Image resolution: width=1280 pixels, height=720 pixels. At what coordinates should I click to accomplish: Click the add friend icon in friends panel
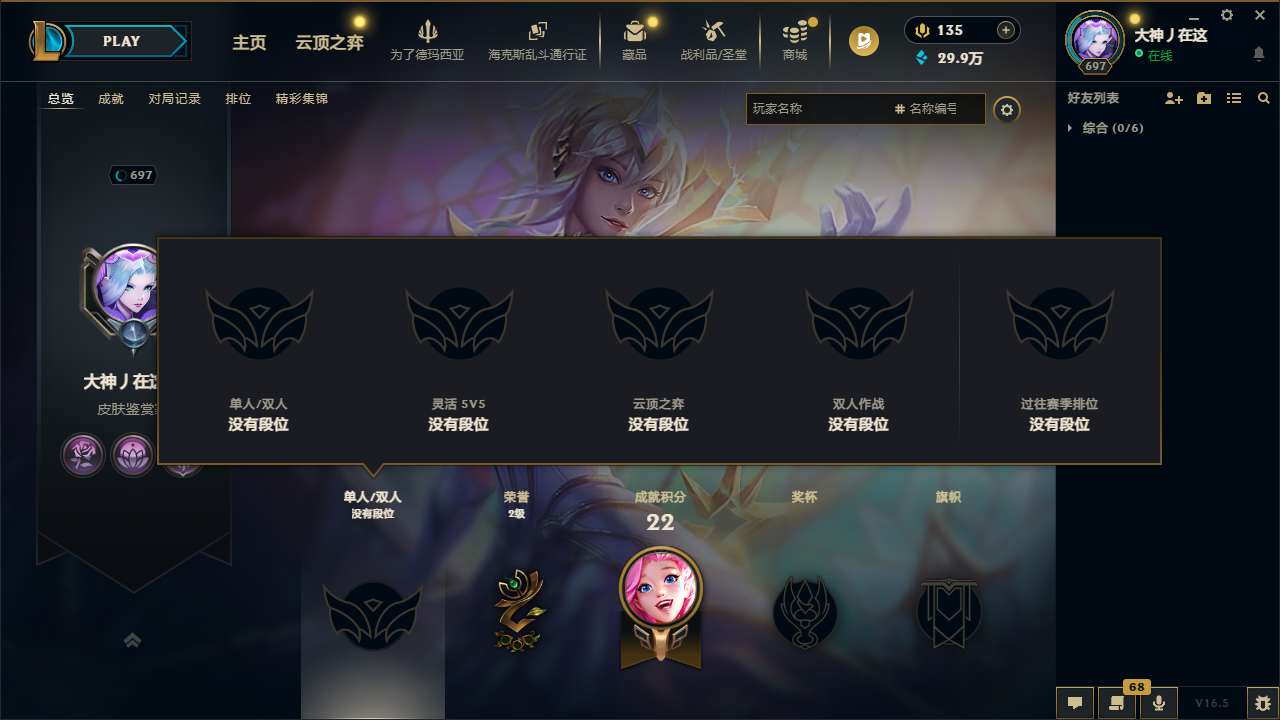[x=1172, y=98]
